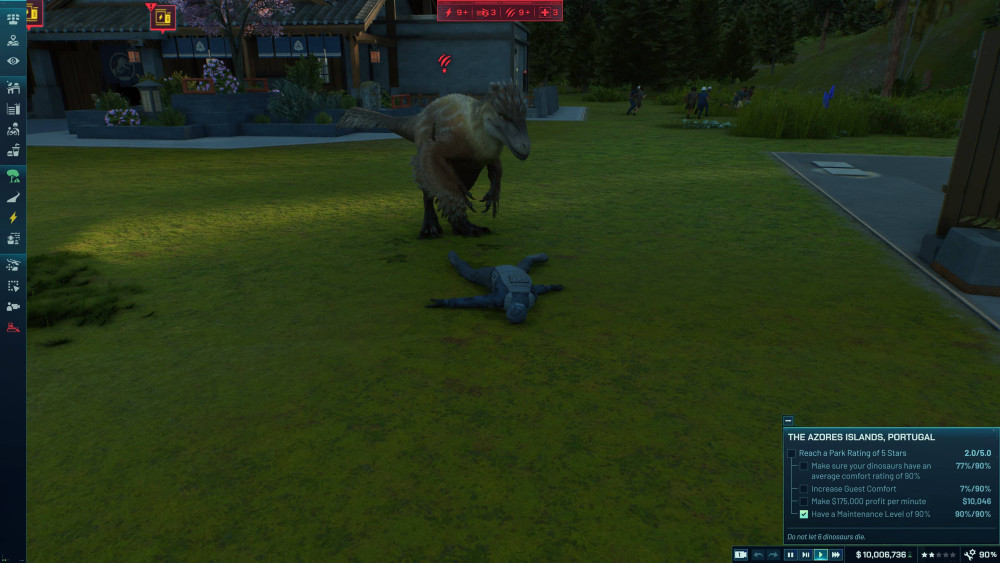Open the food and drink amenities menu
Image resolution: width=1000 pixels, height=563 pixels.
(13, 151)
